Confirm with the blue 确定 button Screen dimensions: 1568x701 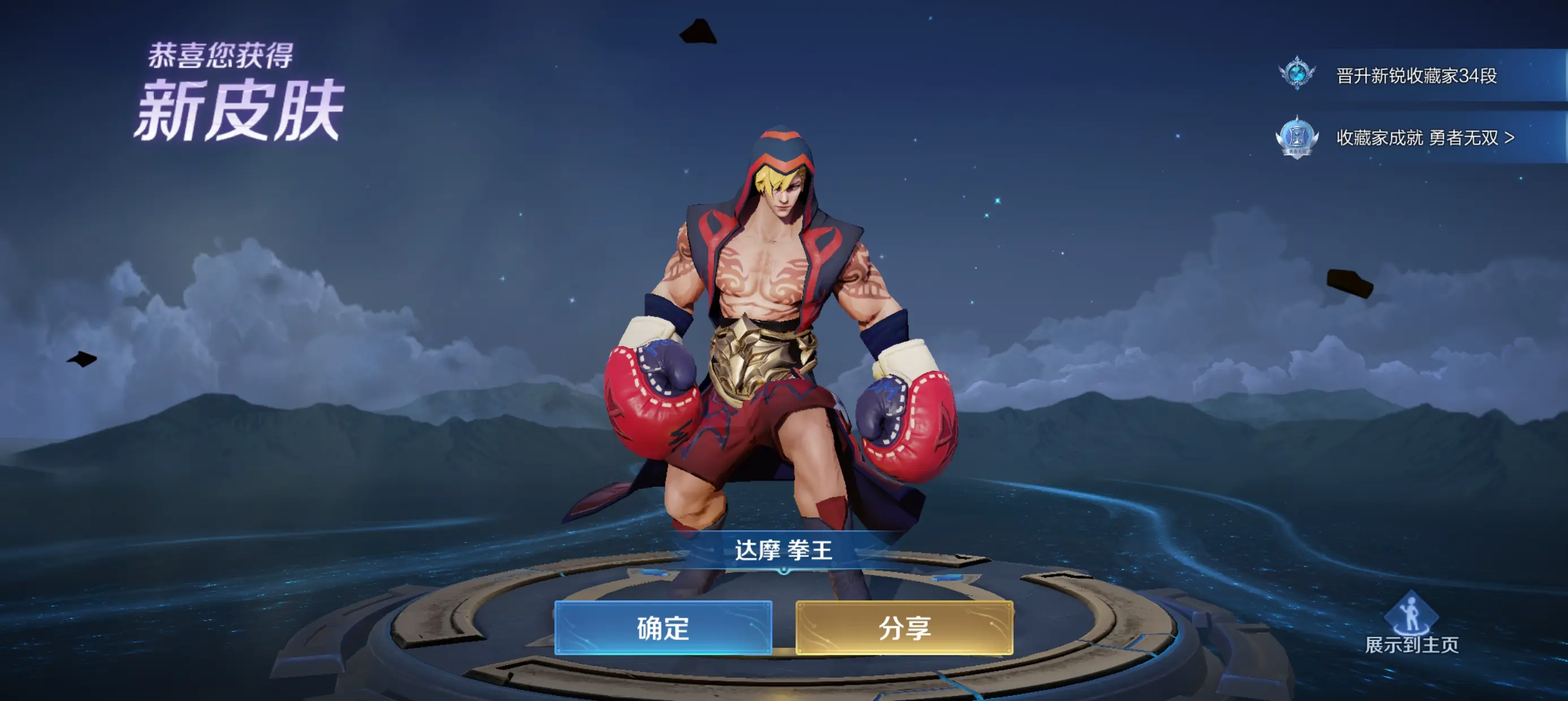(x=663, y=628)
